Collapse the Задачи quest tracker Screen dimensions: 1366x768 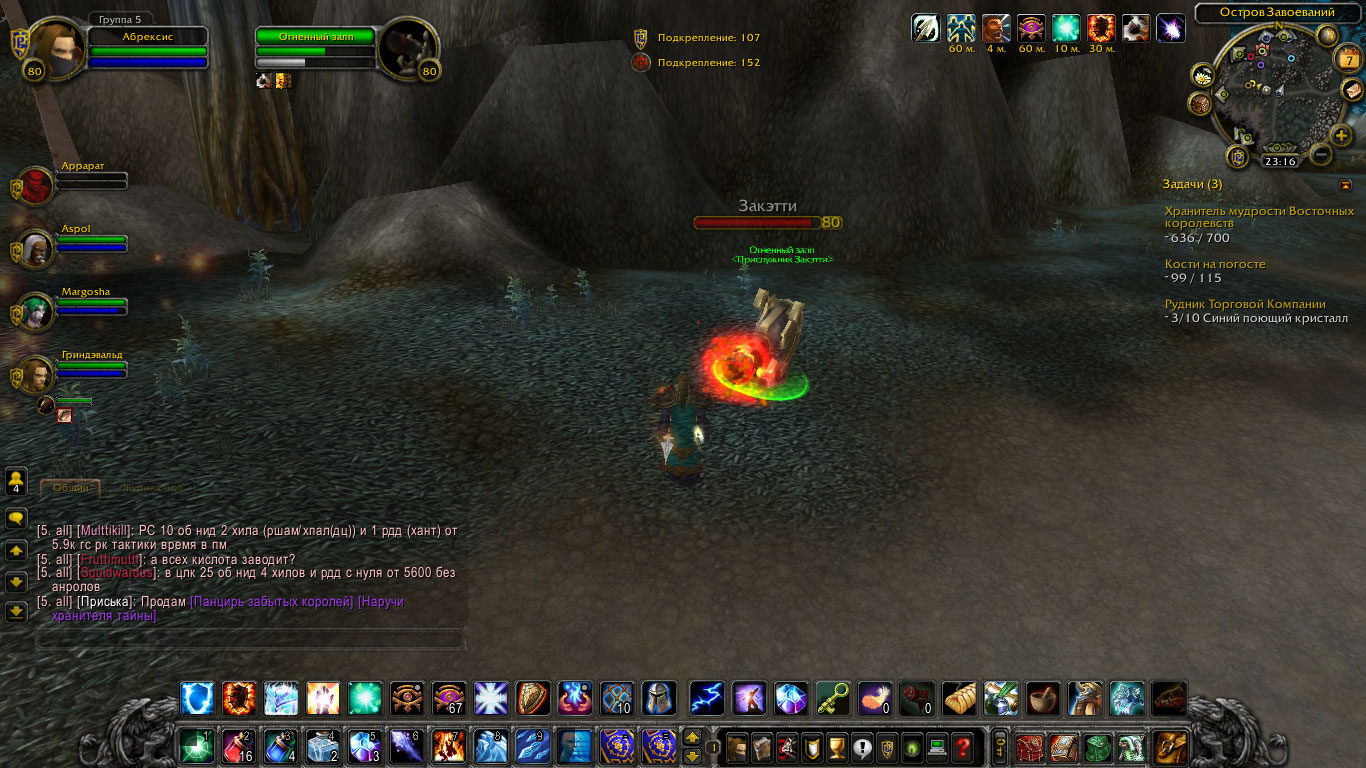[x=1346, y=185]
